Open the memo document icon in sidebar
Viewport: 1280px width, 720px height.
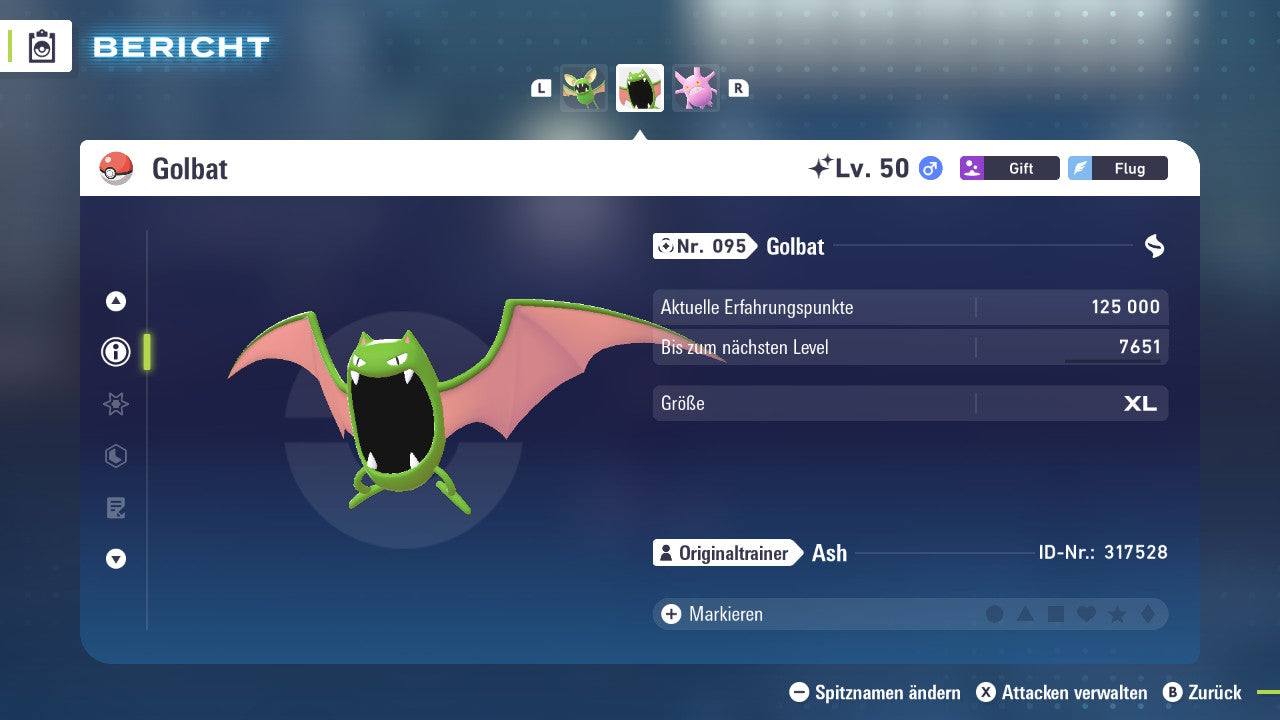point(115,508)
